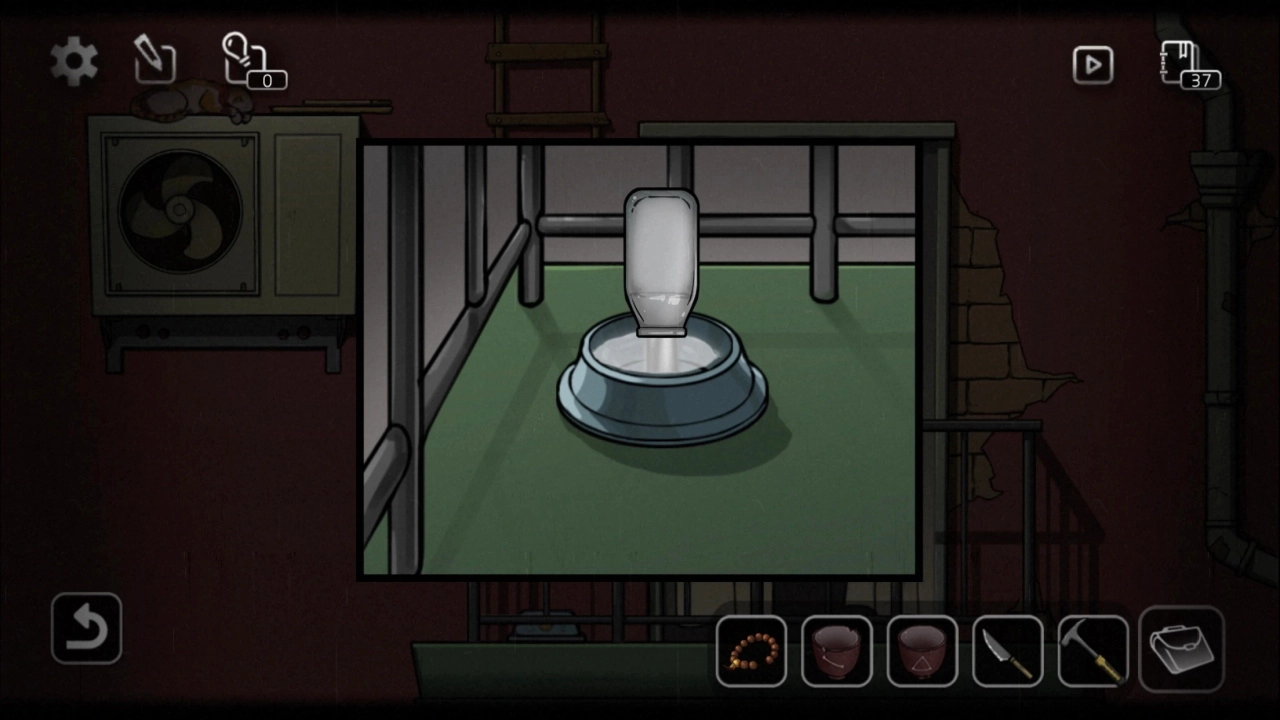Go back with the return arrow
The image size is (1280, 720).
tap(86, 629)
